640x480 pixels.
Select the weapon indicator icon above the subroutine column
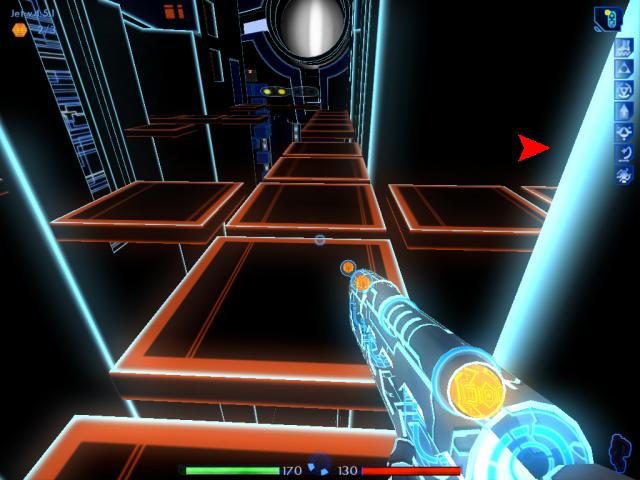click(607, 17)
